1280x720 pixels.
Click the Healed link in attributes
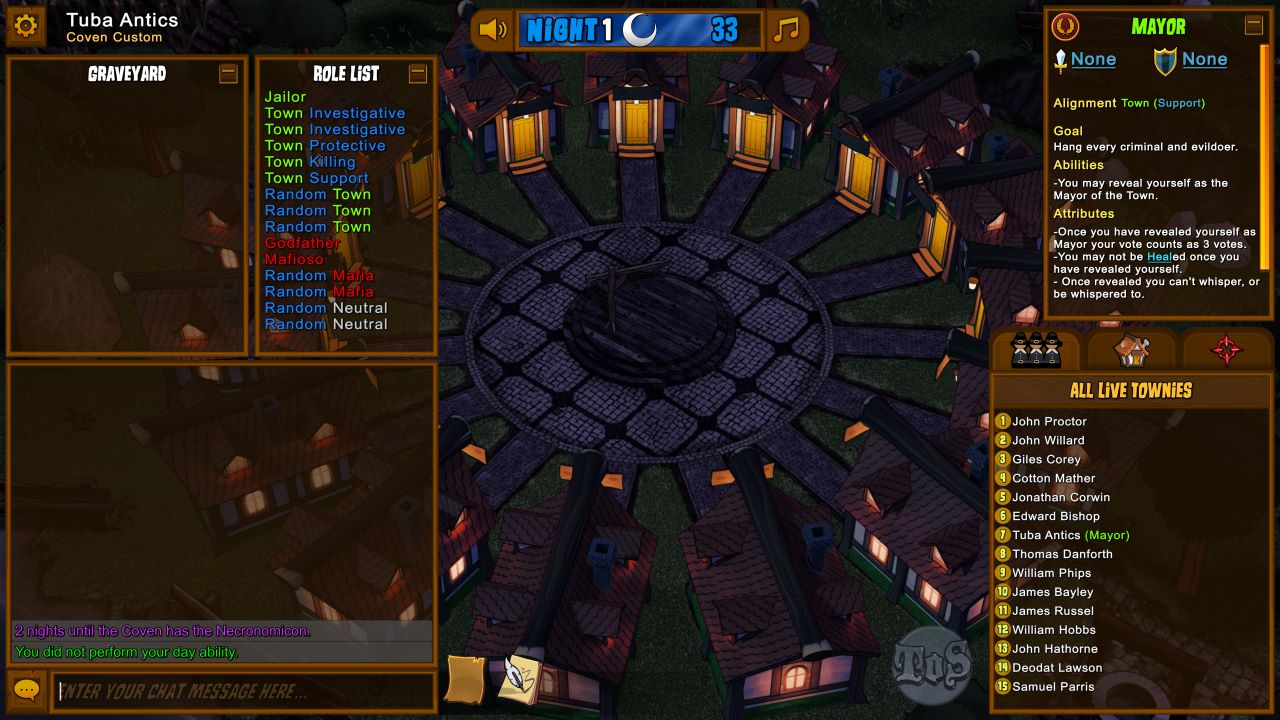coord(1160,257)
